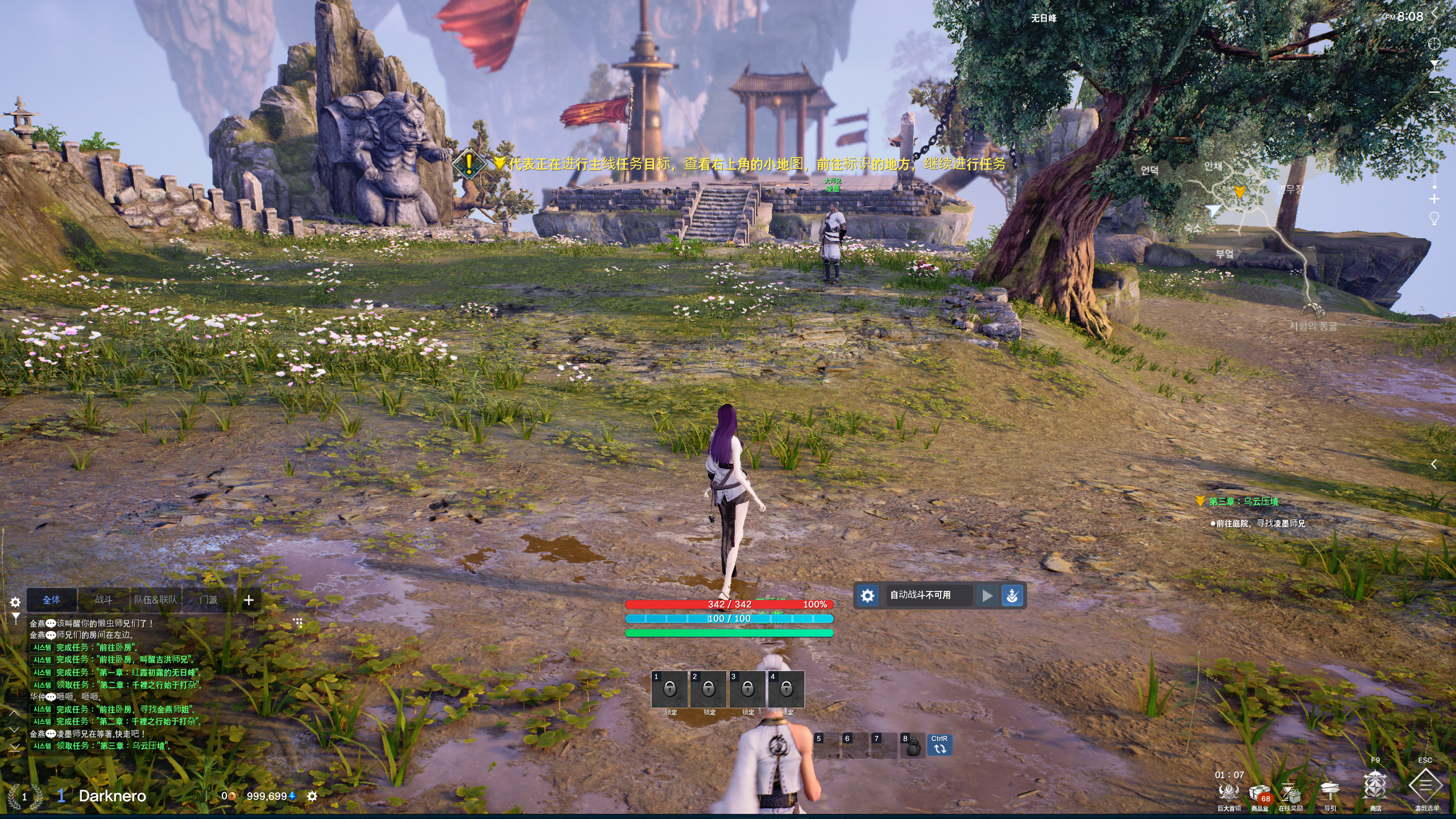1456x819 pixels.
Task: Switch to the 战斗 chat tab
Action: [x=104, y=599]
